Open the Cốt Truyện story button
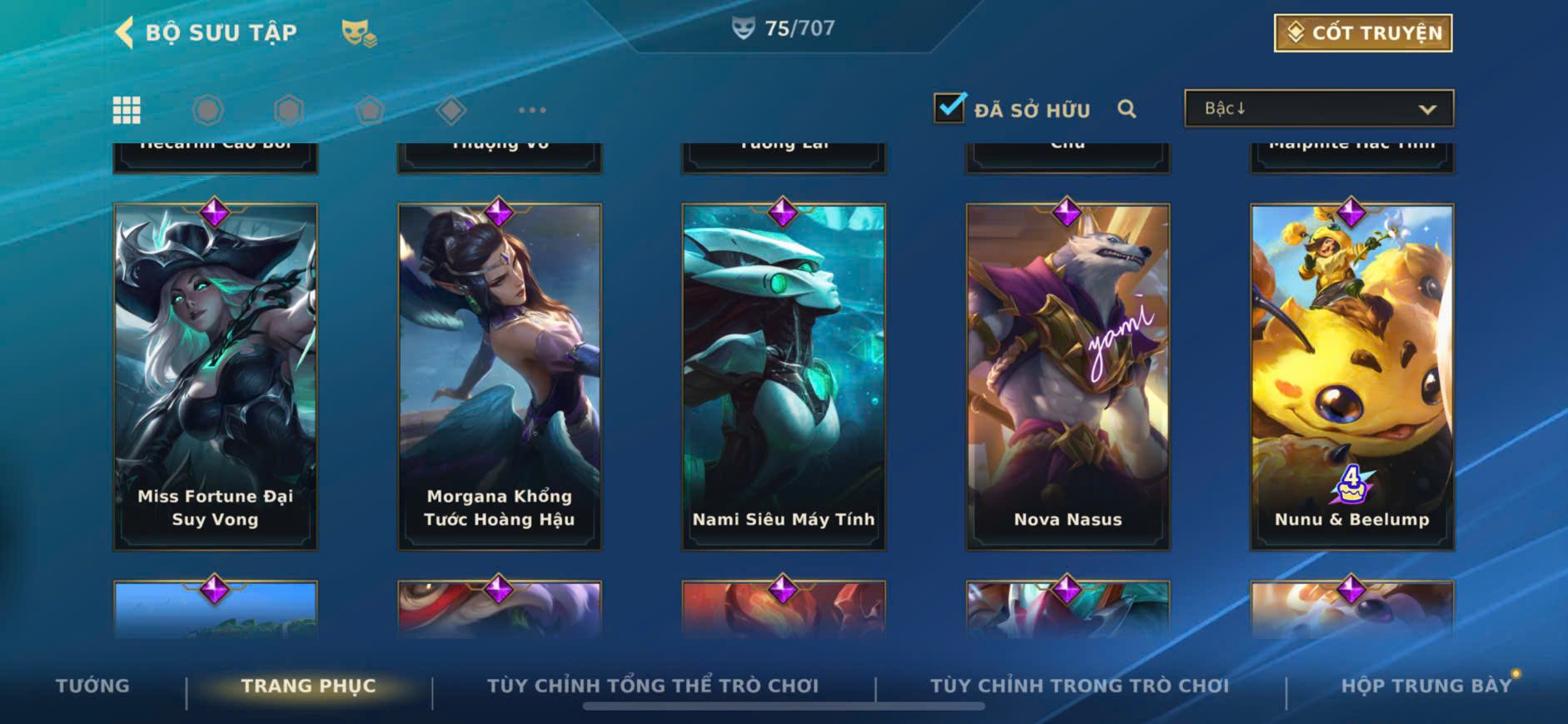This screenshot has width=1568, height=724. click(1363, 33)
